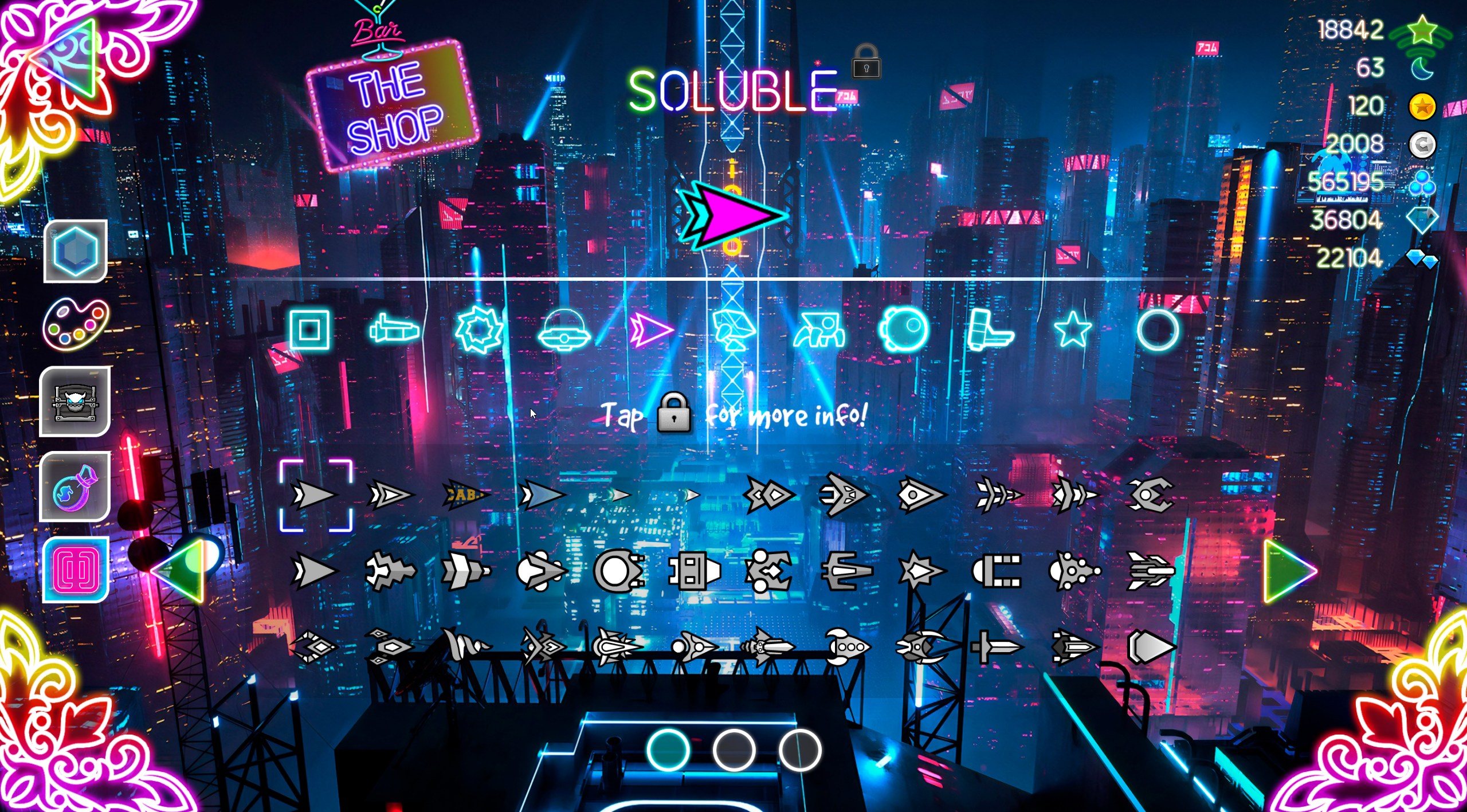The width and height of the screenshot is (1467, 812).
Task: Tap the padlock in the info hint
Action: (x=673, y=413)
